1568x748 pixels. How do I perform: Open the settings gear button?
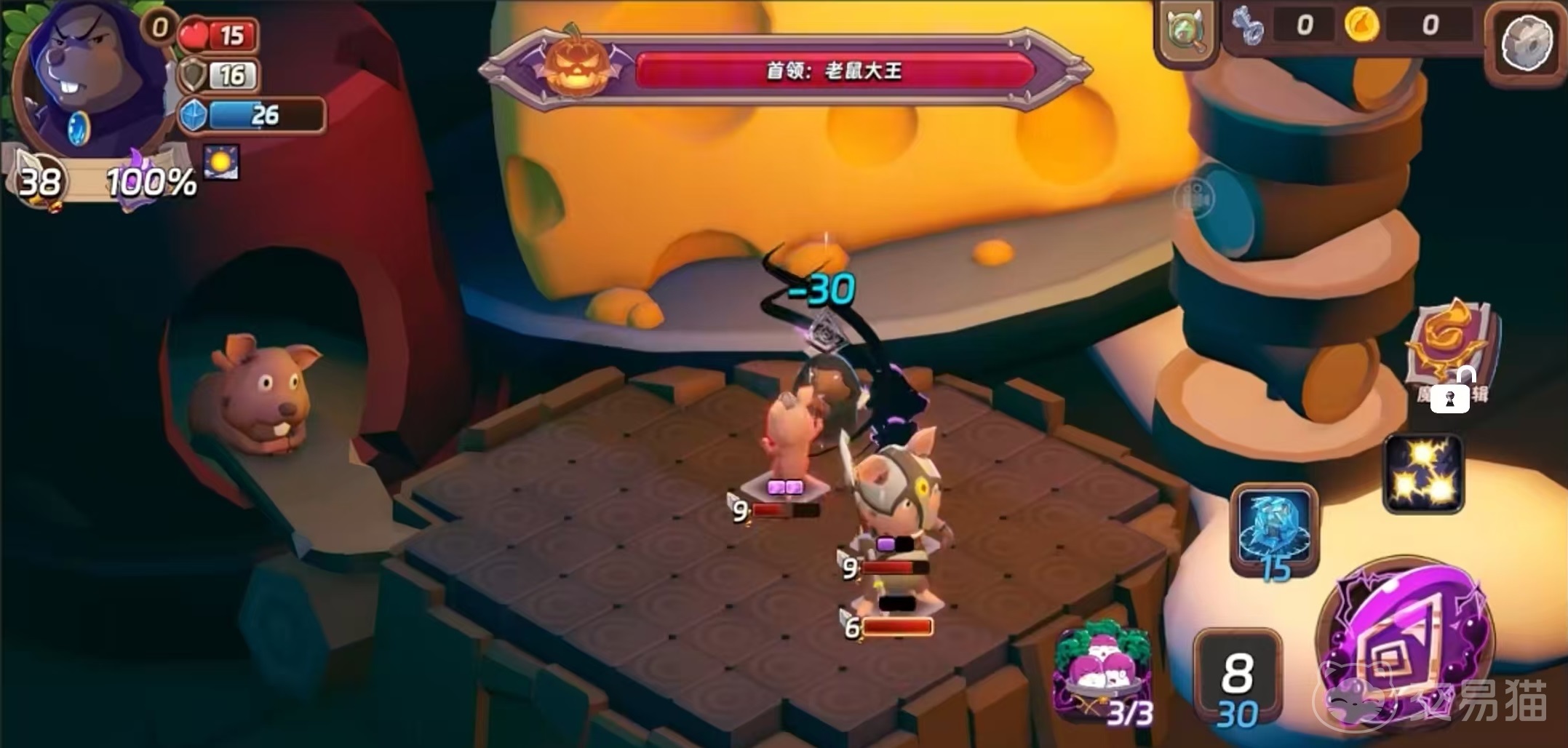point(1528,44)
